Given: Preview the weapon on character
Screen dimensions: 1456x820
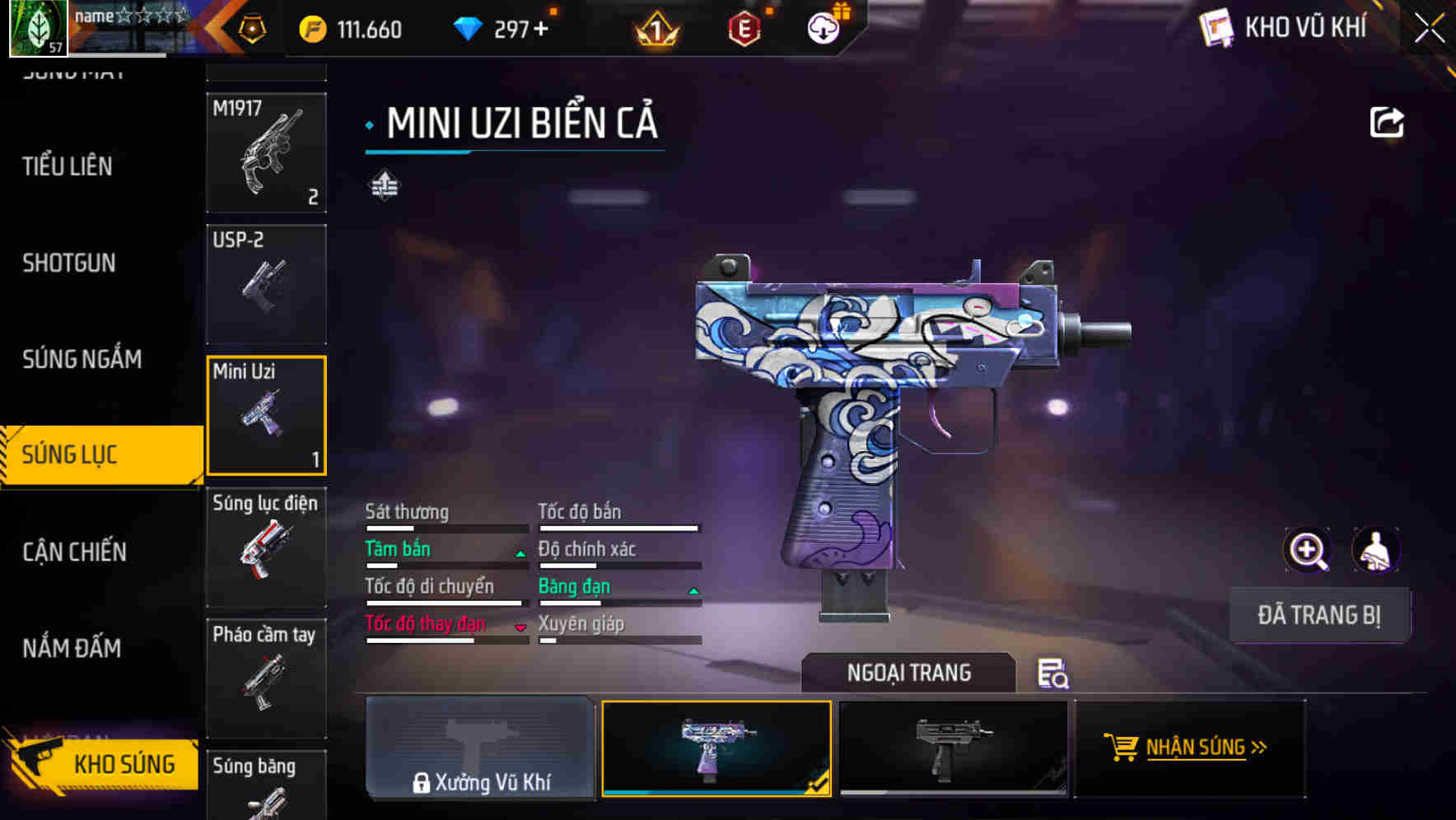Looking at the screenshot, I should click(x=1375, y=550).
